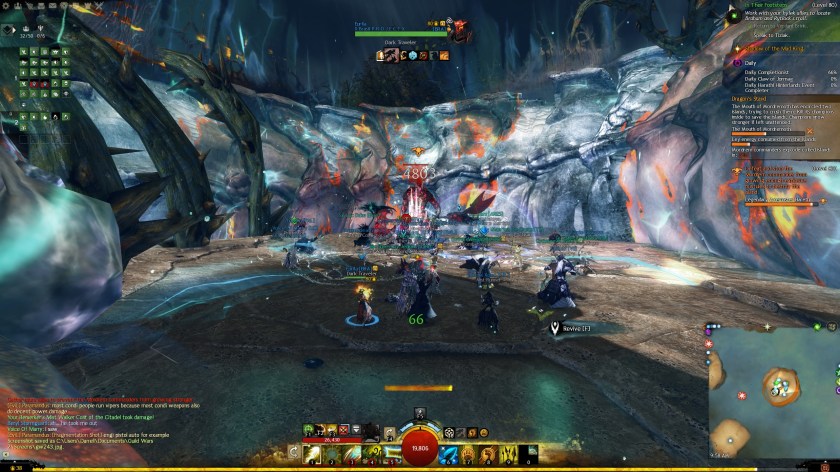Fire weapon skill 5 on the skill bar
Image resolution: width=840 pixels, height=472 pixels.
[391, 455]
